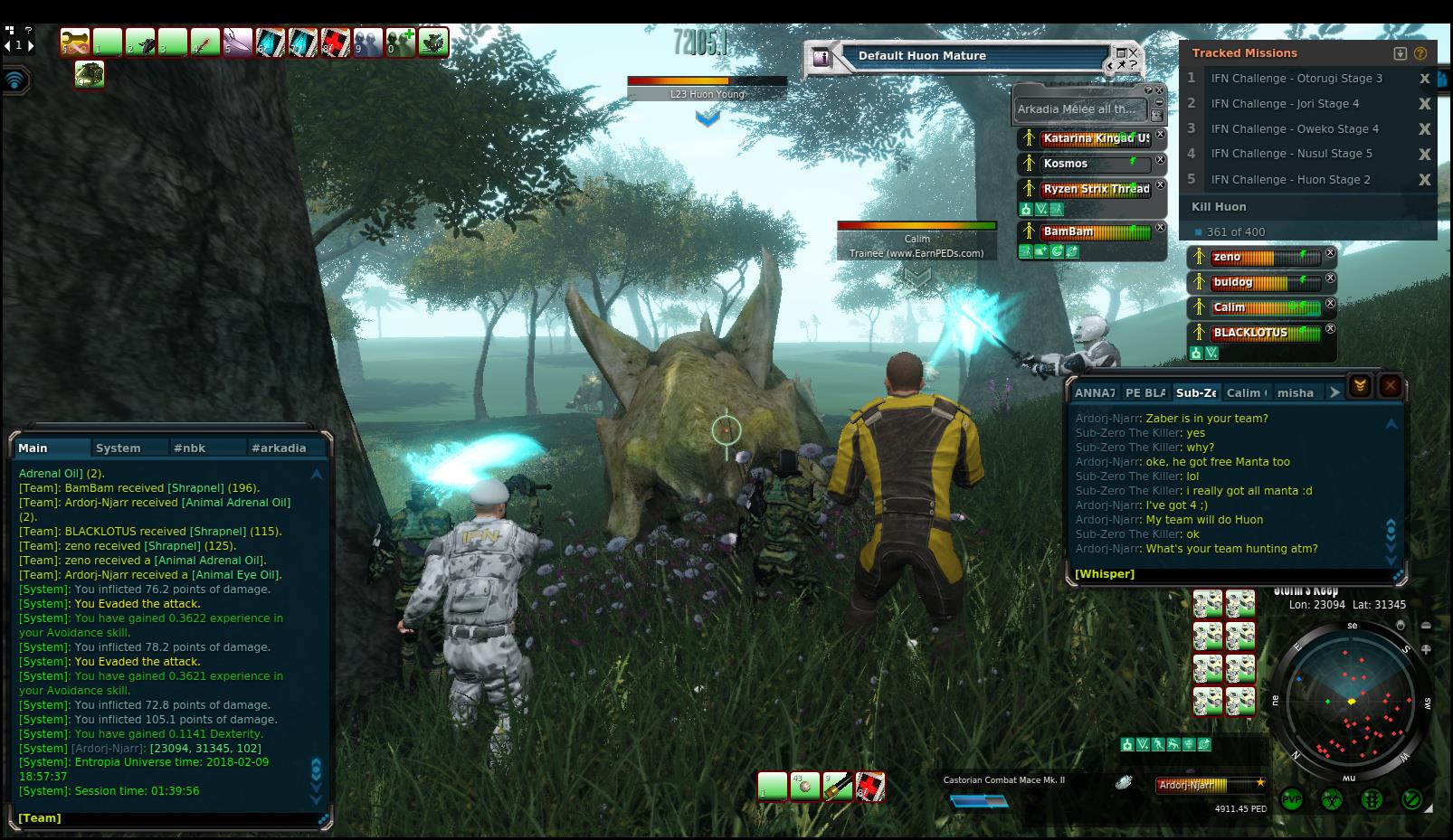This screenshot has width=1453, height=840.
Task: Stop tracking IFN Challenge - Otorugi Stage 3
Action: click(x=1425, y=79)
